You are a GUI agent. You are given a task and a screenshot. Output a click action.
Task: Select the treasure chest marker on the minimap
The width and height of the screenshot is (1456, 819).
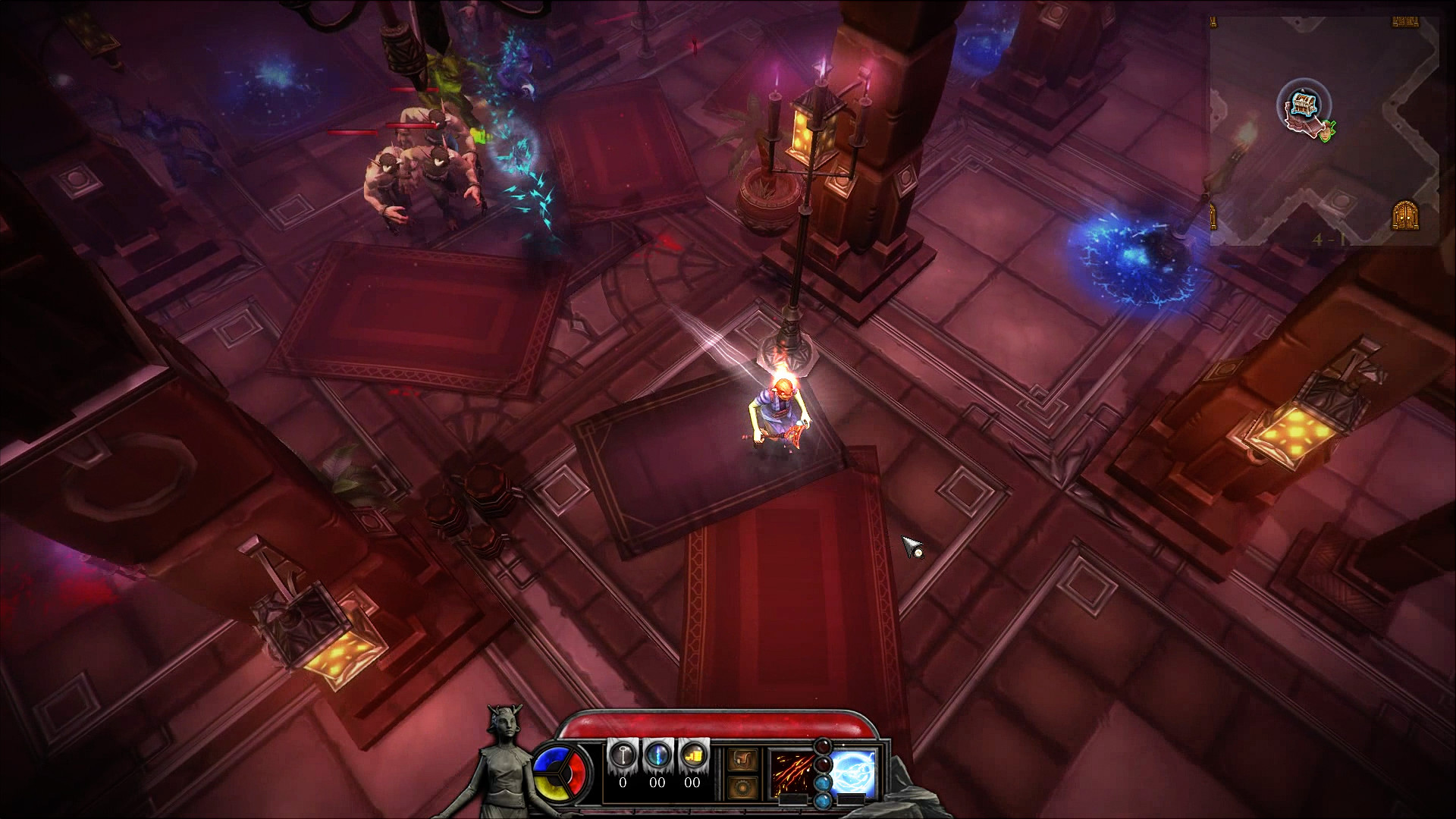1304,104
